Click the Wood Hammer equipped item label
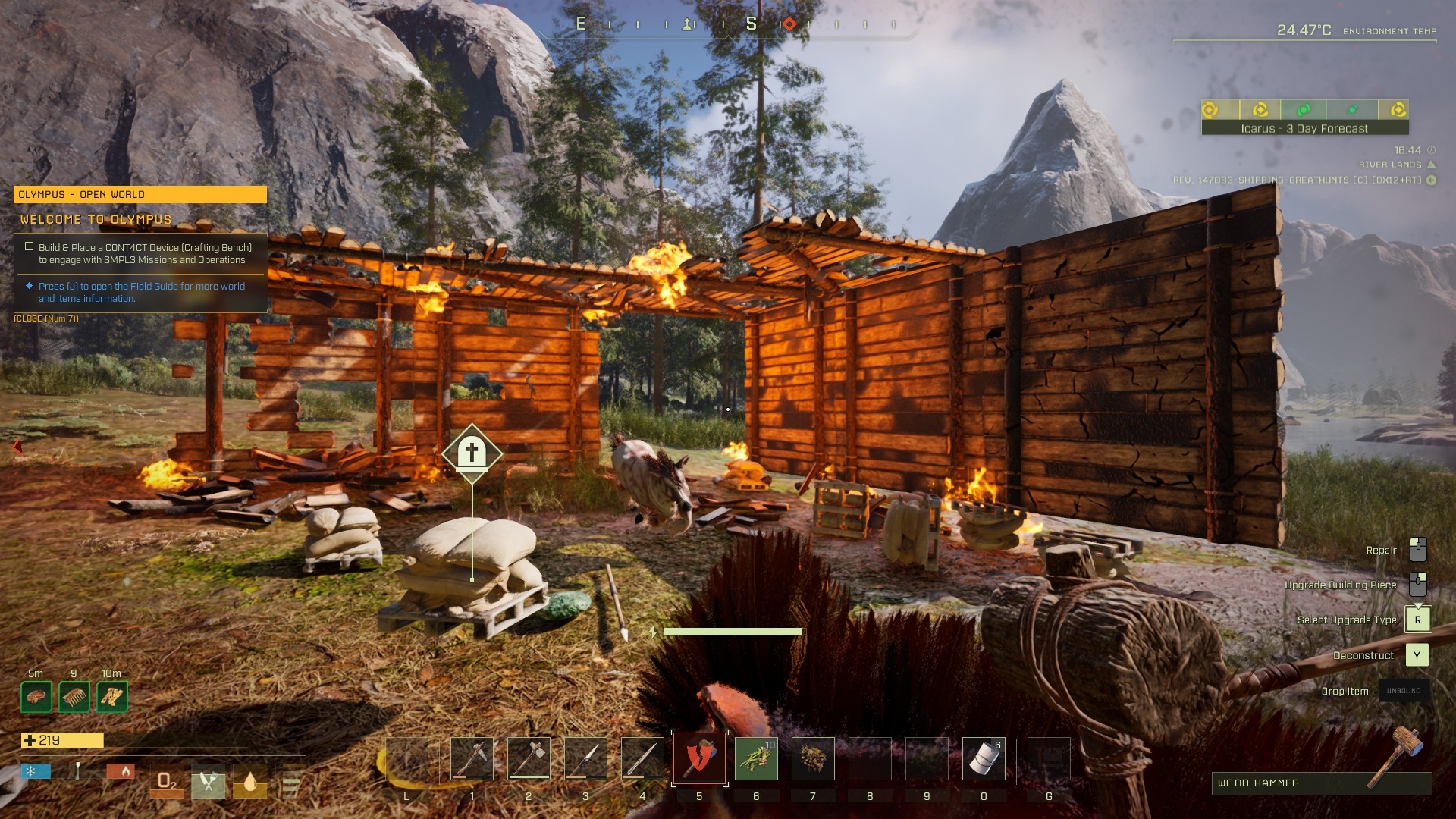 (1259, 783)
